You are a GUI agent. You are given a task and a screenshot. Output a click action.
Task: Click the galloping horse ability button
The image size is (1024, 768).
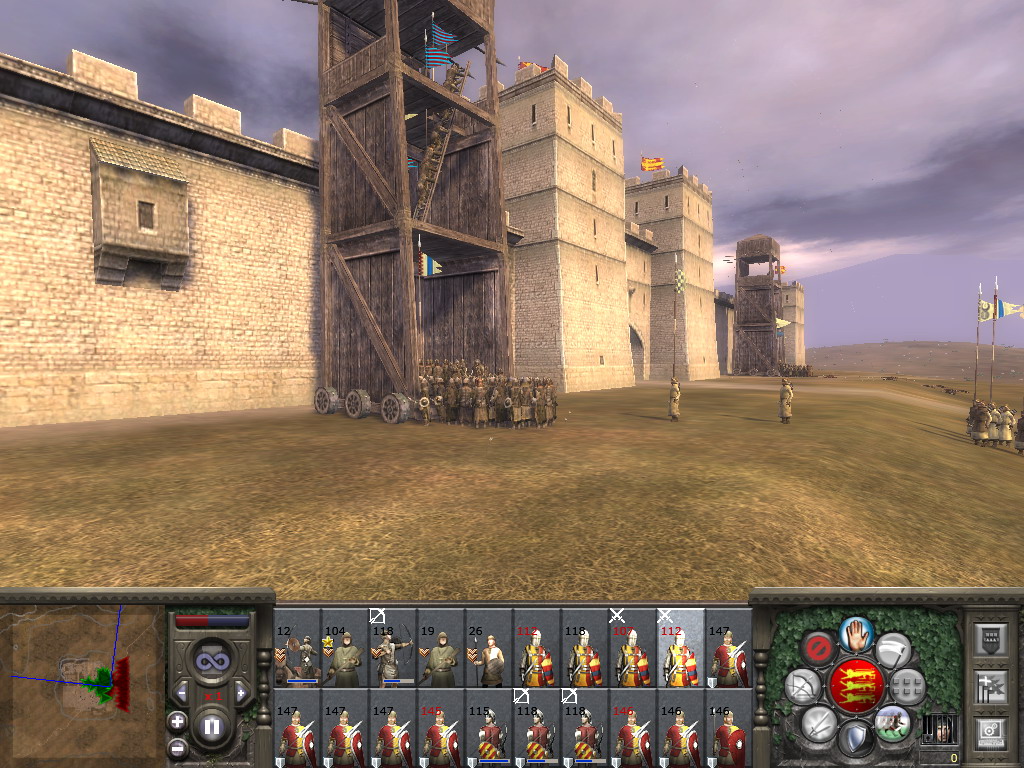tap(892, 722)
